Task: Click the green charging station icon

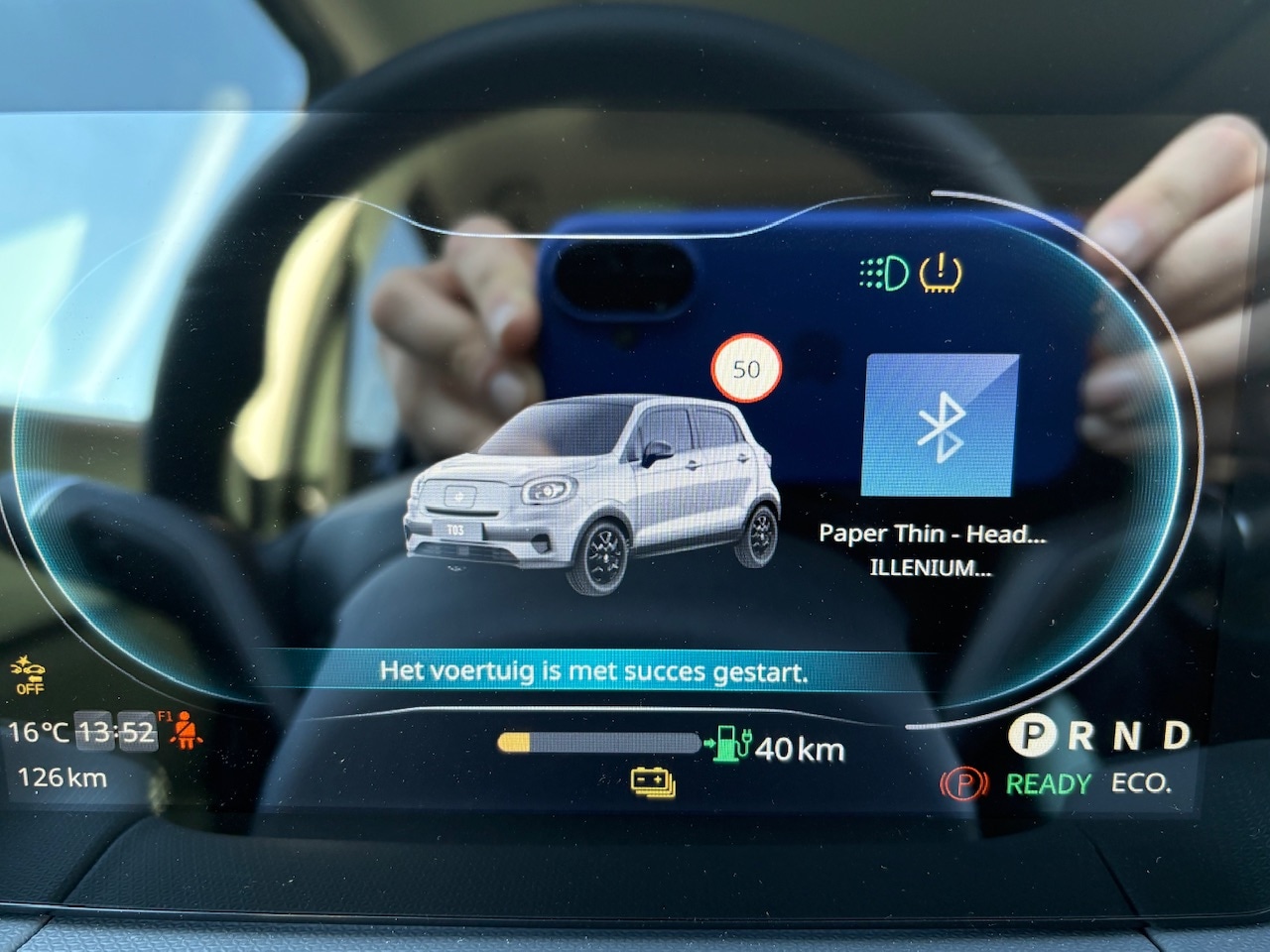Action: (x=729, y=743)
